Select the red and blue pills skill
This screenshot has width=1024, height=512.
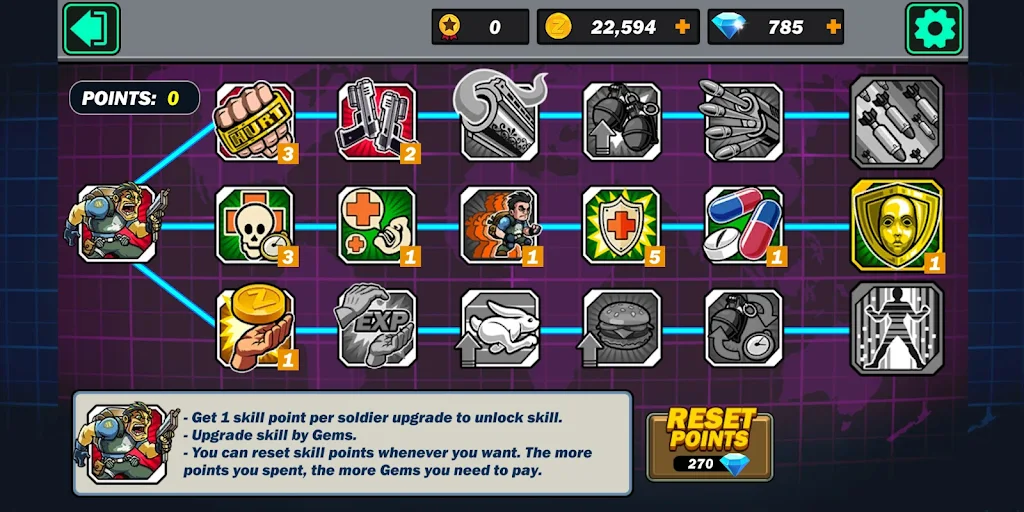744,225
